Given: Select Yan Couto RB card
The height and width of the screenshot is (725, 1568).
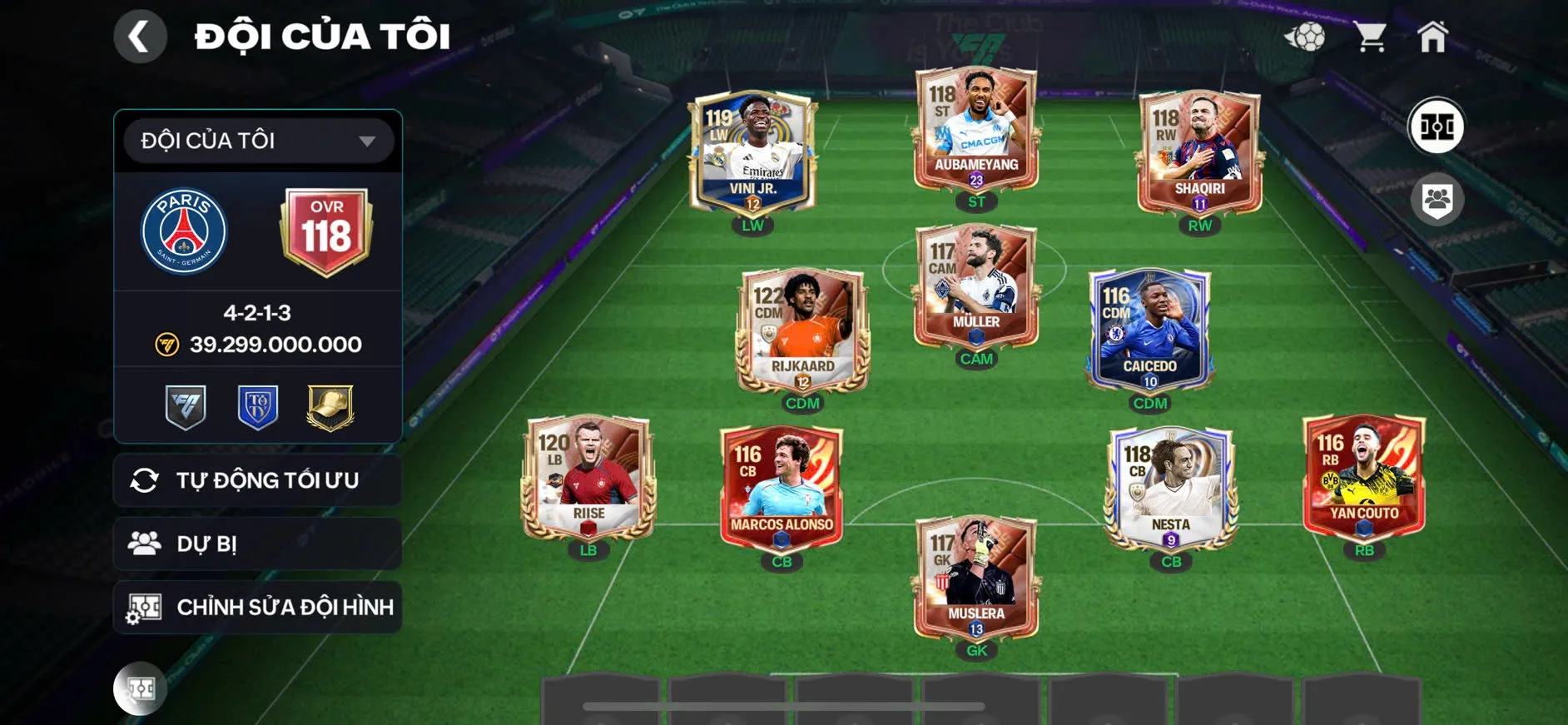Looking at the screenshot, I should tap(1364, 479).
